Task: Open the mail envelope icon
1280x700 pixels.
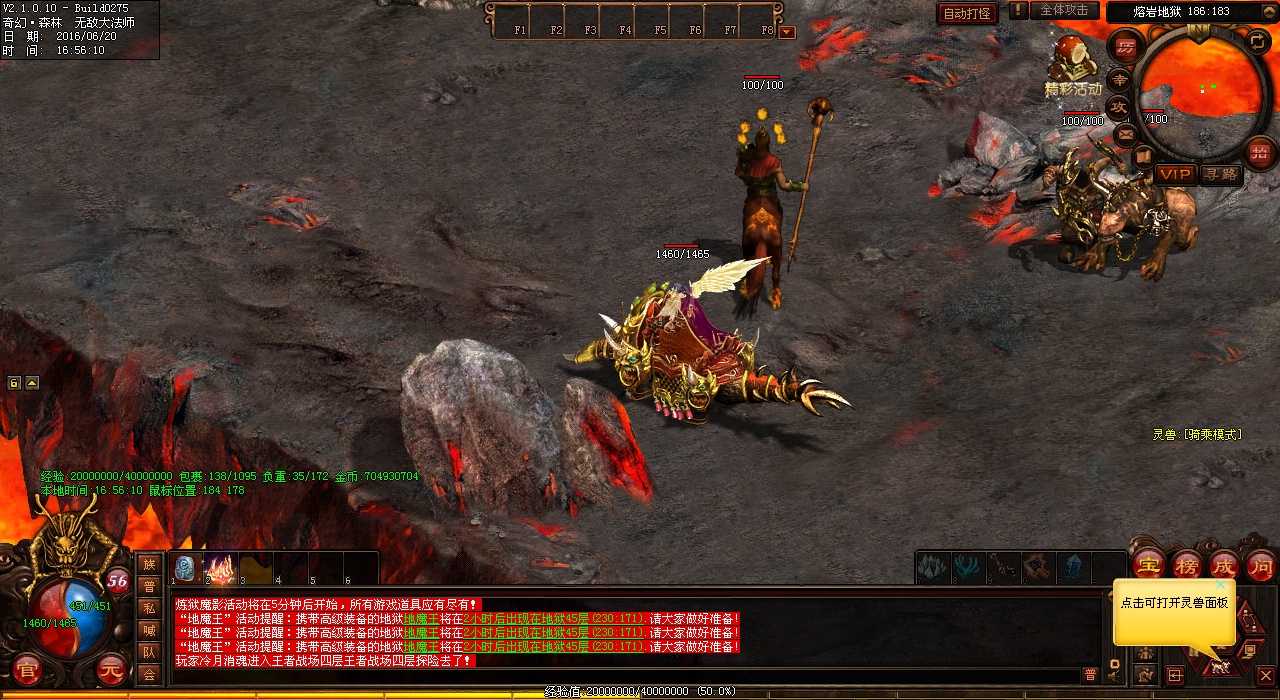Action: (x=1126, y=133)
